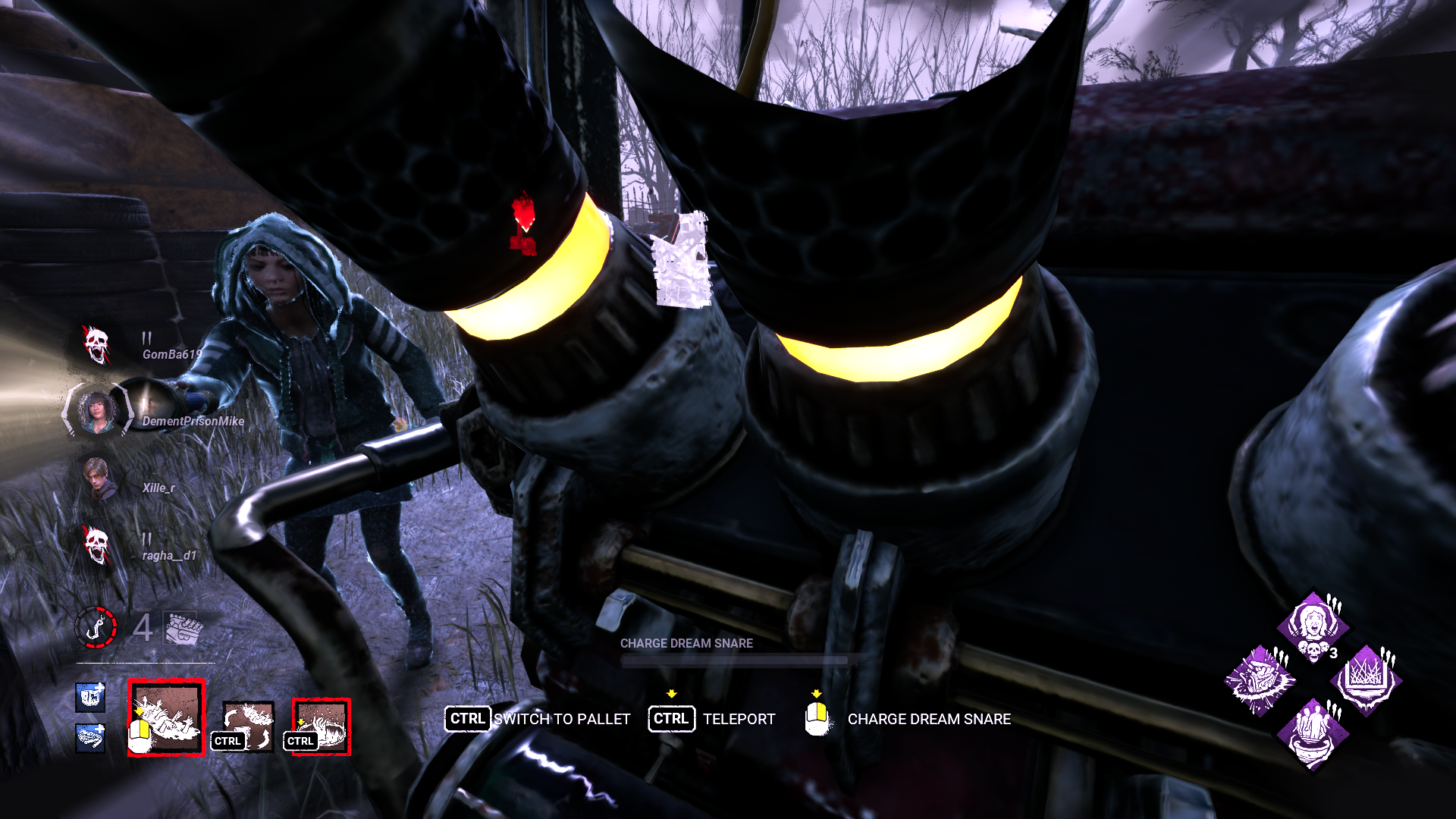Image resolution: width=1456 pixels, height=819 pixels.
Task: Select Xille_r's player portrait
Action: click(95, 475)
